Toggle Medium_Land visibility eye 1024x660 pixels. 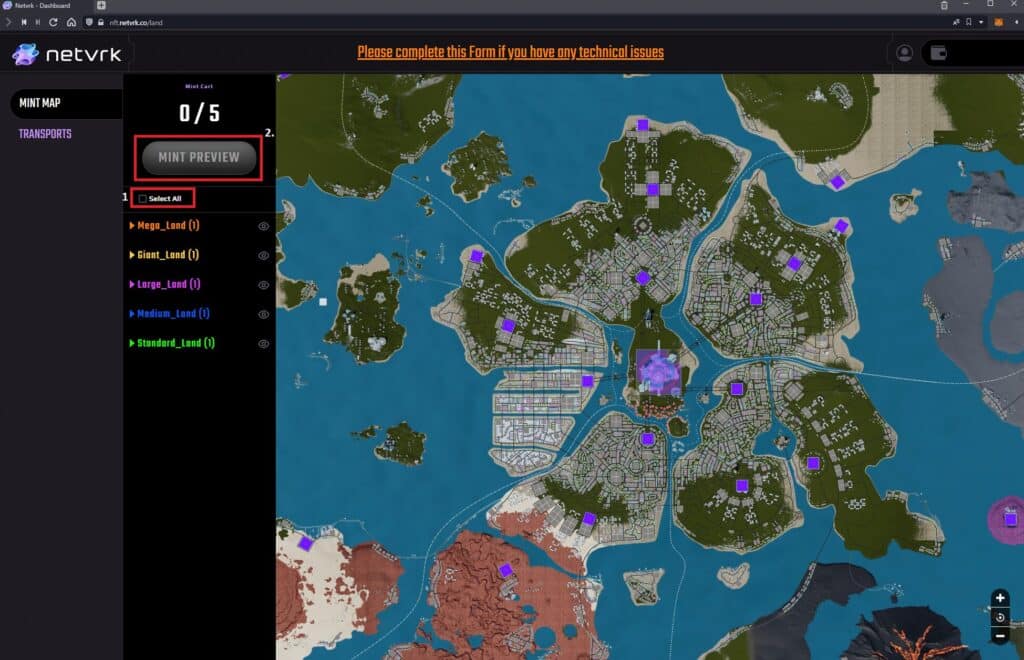tap(264, 314)
